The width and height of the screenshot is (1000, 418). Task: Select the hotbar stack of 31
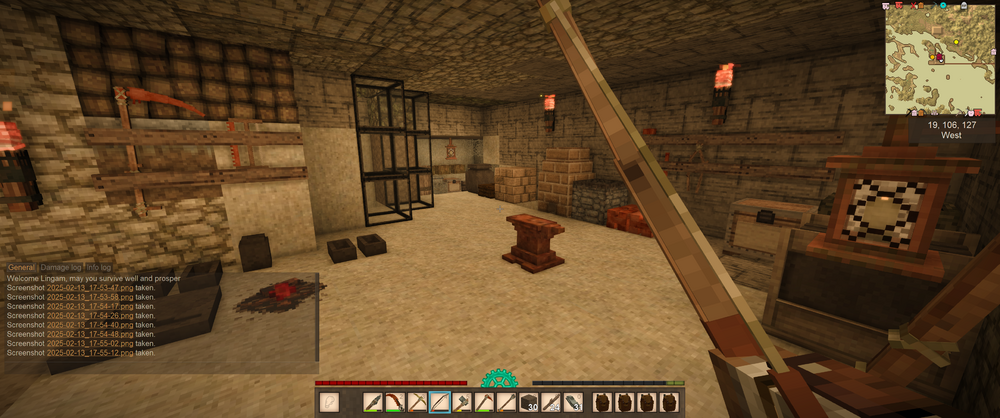click(573, 403)
